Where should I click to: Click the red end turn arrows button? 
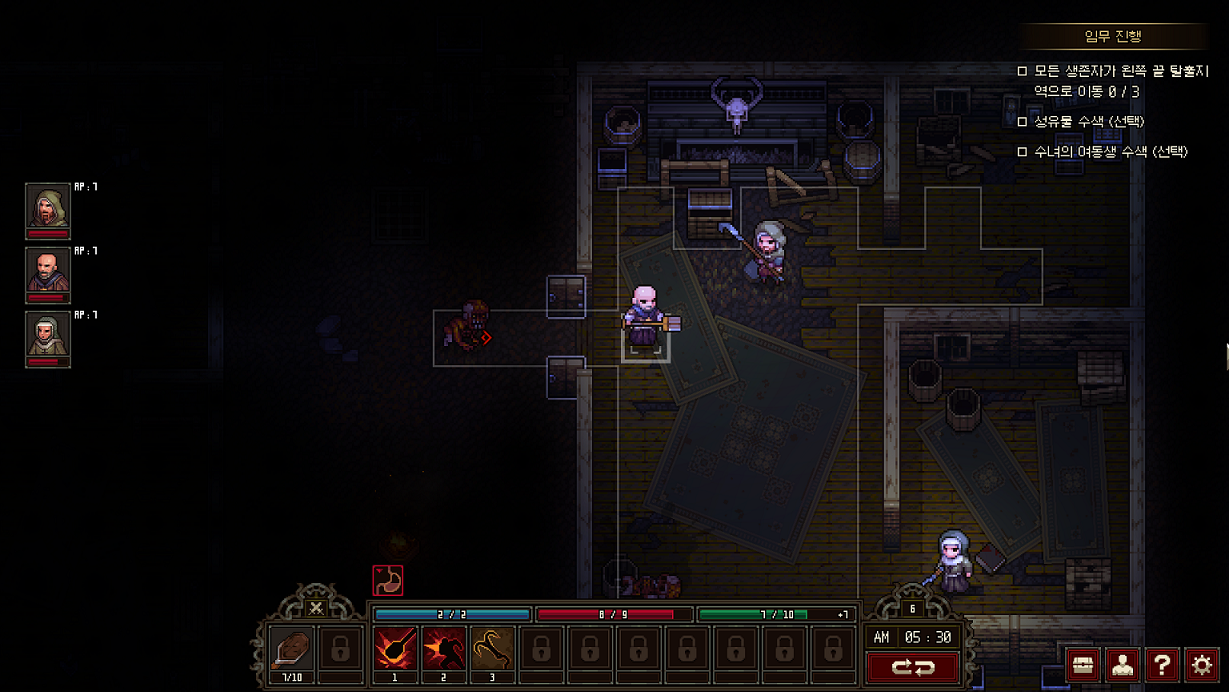(x=913, y=667)
